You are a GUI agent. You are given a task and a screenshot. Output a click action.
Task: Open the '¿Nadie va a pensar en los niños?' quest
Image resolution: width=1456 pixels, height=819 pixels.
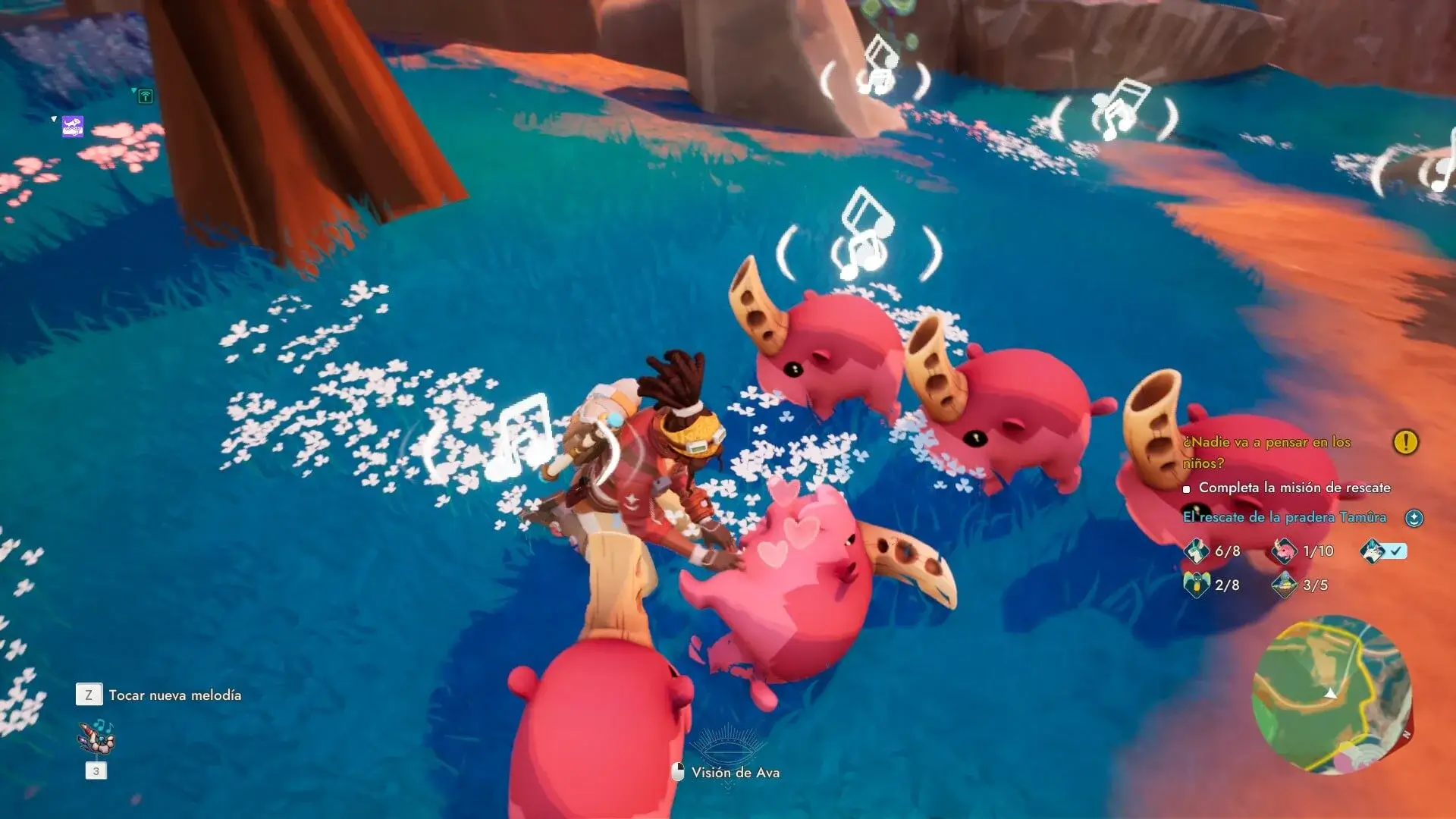pos(1266,451)
